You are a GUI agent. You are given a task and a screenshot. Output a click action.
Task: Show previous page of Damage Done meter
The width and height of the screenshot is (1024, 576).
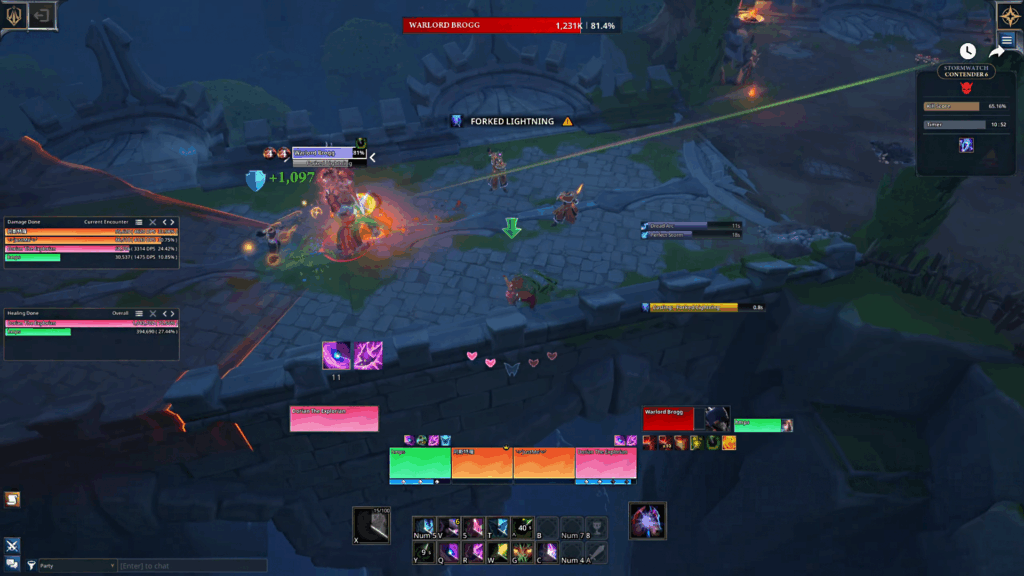[x=164, y=222]
